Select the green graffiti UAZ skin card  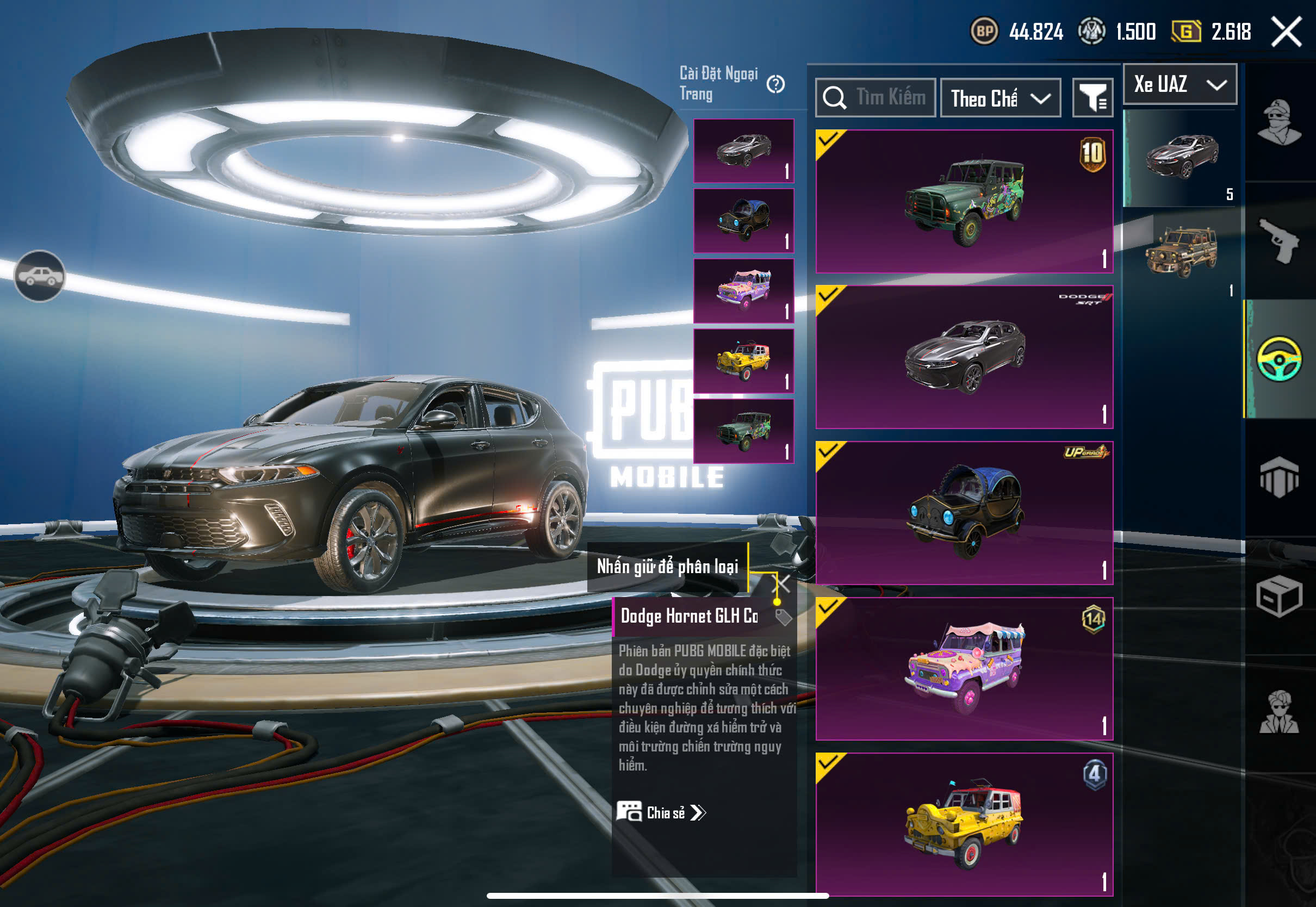coord(964,202)
